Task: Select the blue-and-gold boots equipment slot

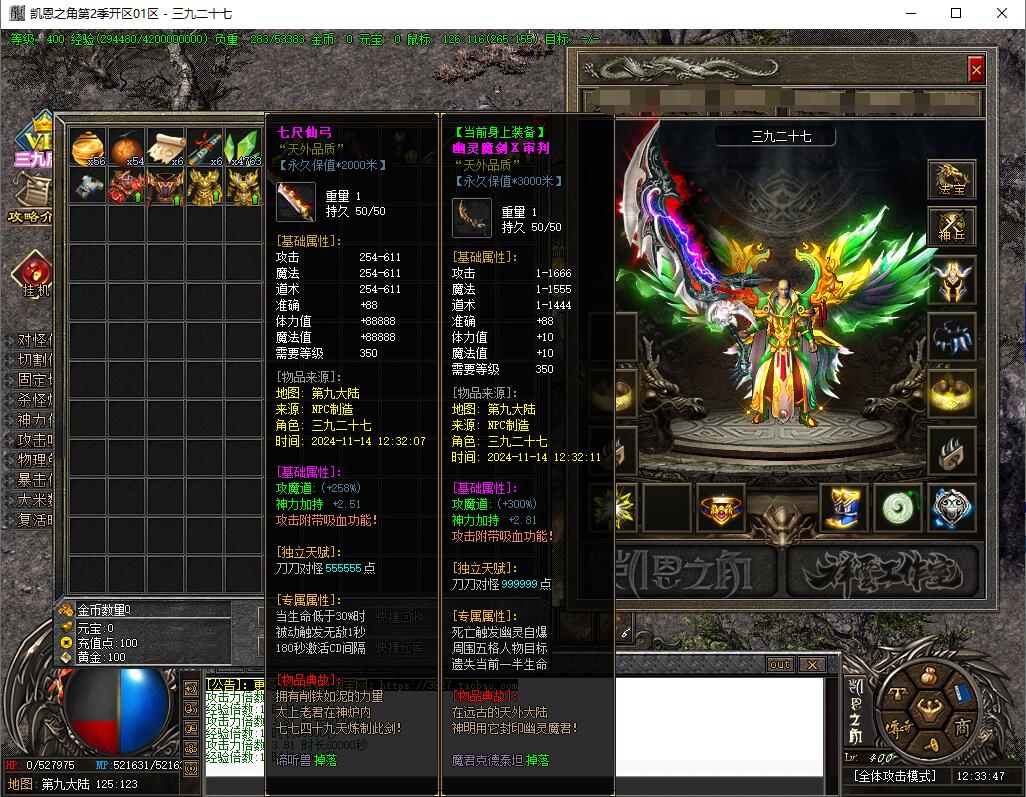Action: (x=844, y=508)
